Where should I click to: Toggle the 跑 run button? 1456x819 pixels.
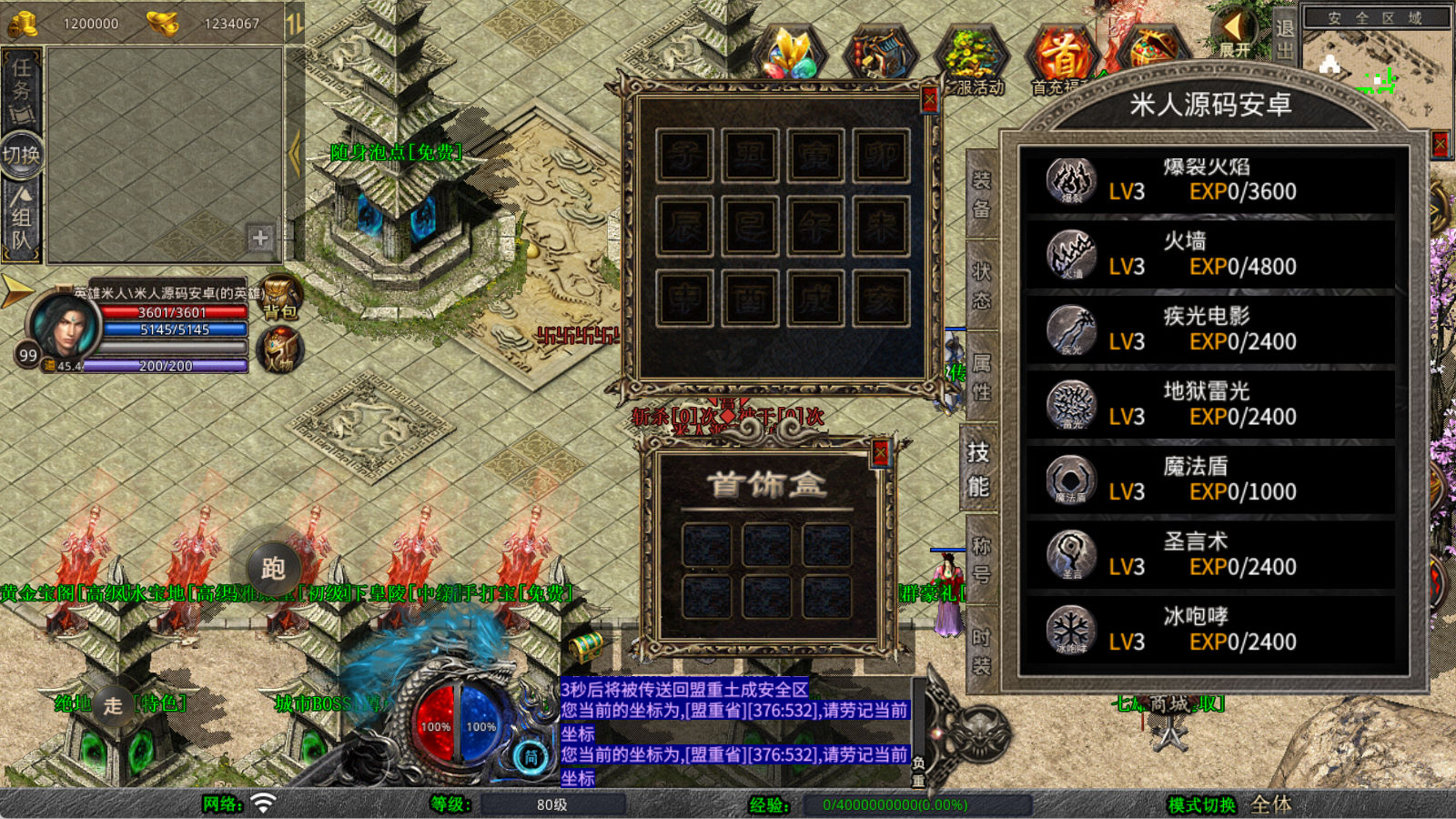tap(273, 569)
